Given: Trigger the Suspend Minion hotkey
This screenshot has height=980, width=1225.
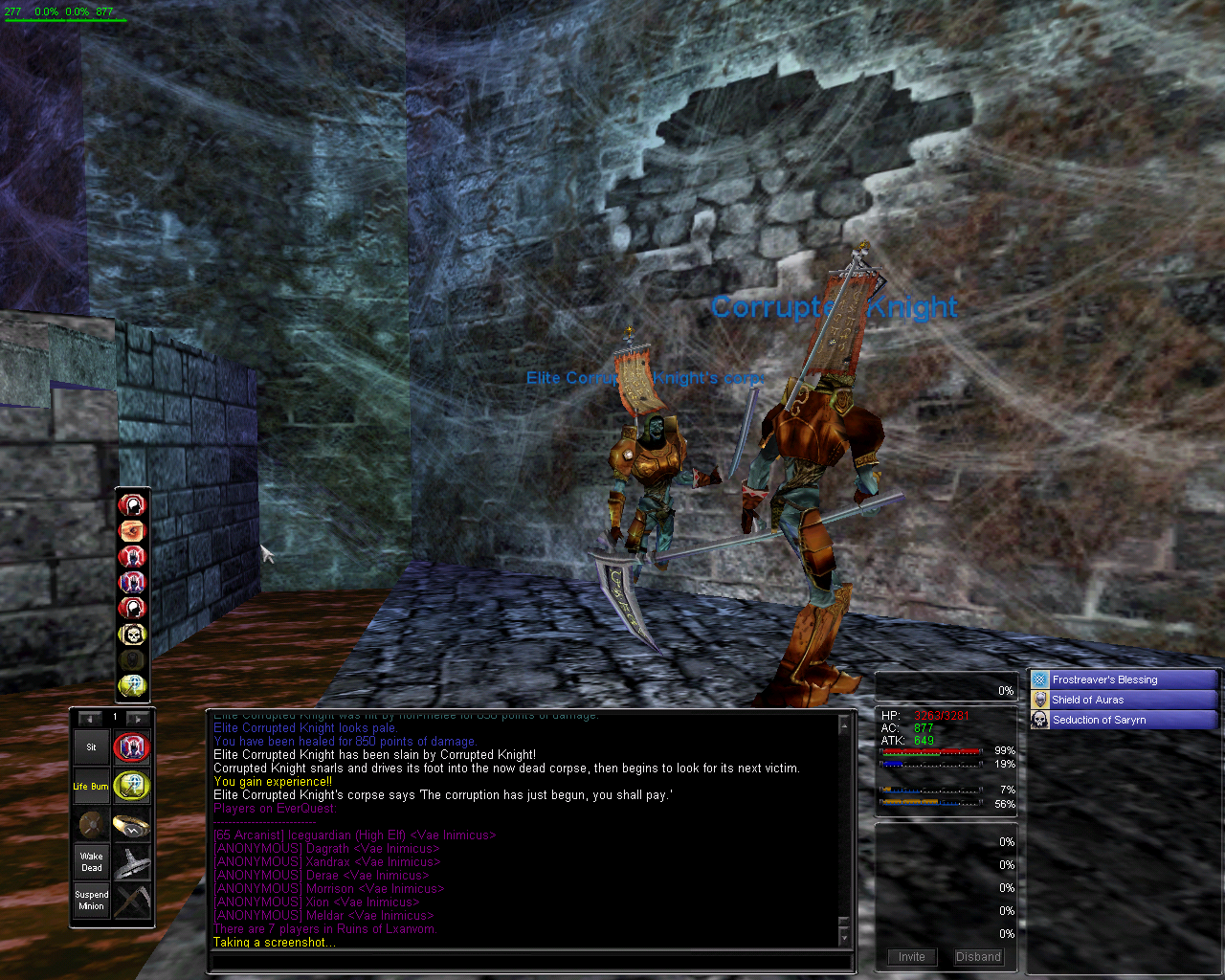Looking at the screenshot, I should click(92, 901).
